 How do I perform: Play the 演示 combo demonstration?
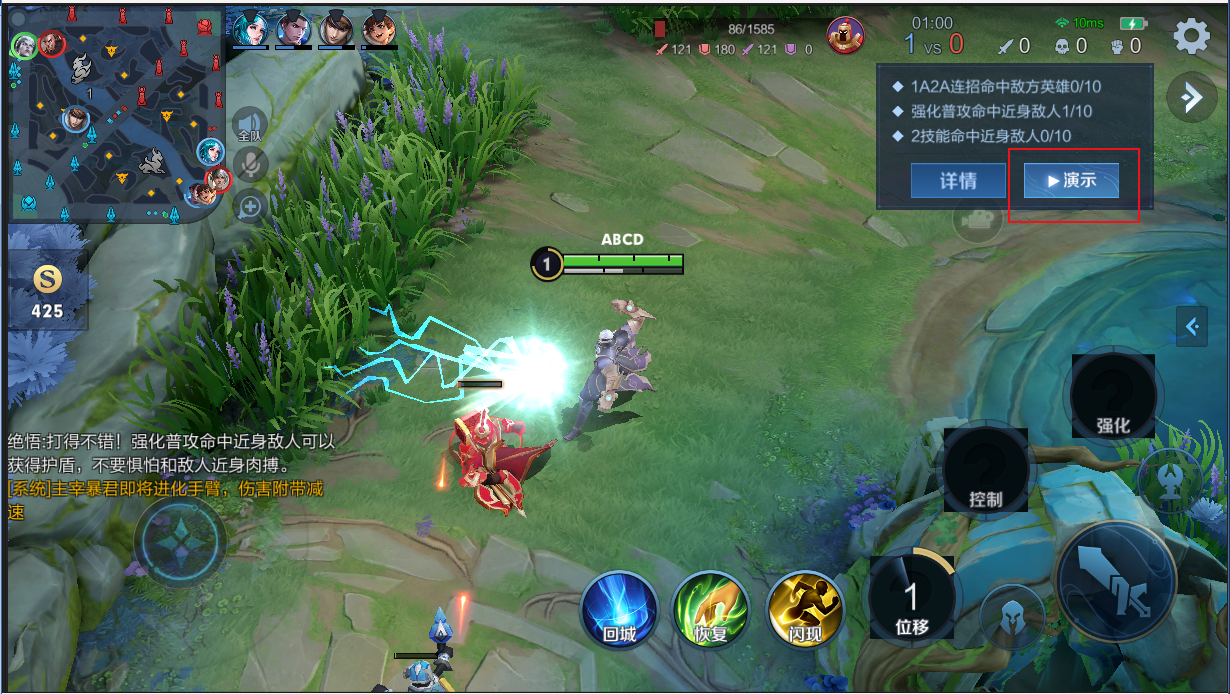1071,181
